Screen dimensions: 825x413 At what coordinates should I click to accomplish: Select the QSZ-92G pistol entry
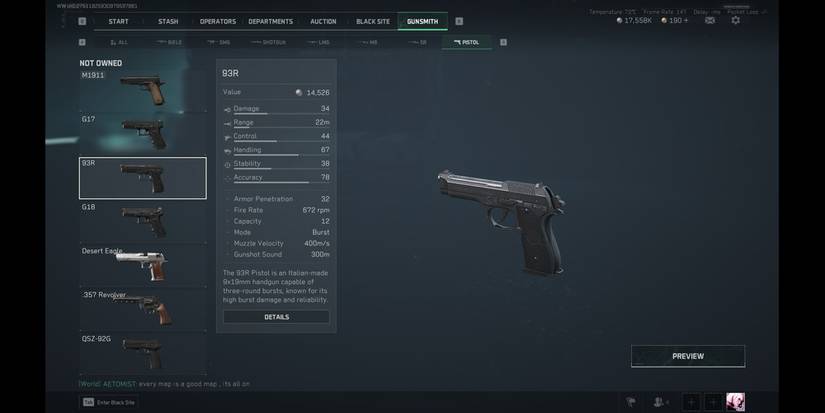(x=143, y=352)
